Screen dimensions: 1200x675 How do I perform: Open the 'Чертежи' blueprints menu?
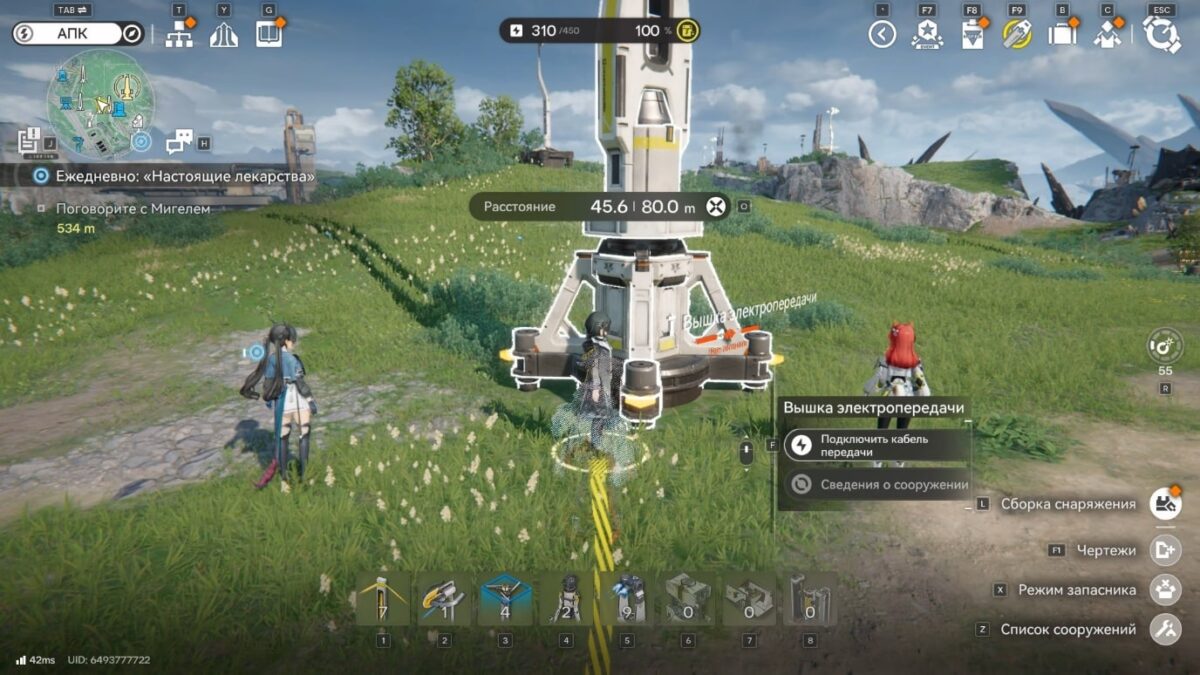[1163, 550]
